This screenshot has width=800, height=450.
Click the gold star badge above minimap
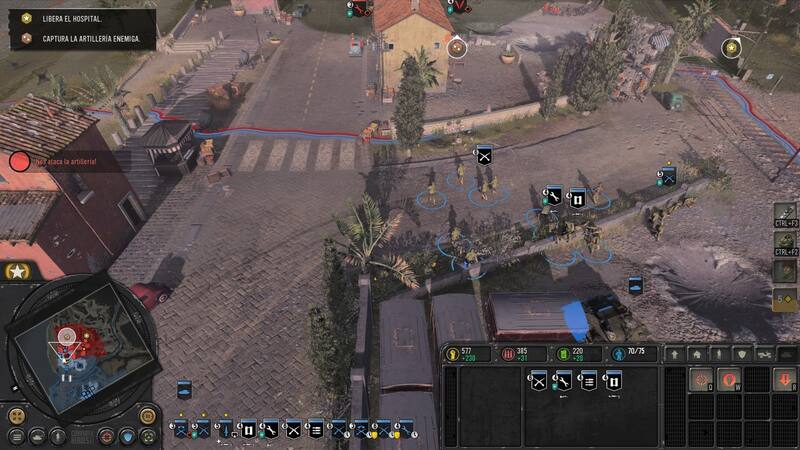tap(16, 271)
